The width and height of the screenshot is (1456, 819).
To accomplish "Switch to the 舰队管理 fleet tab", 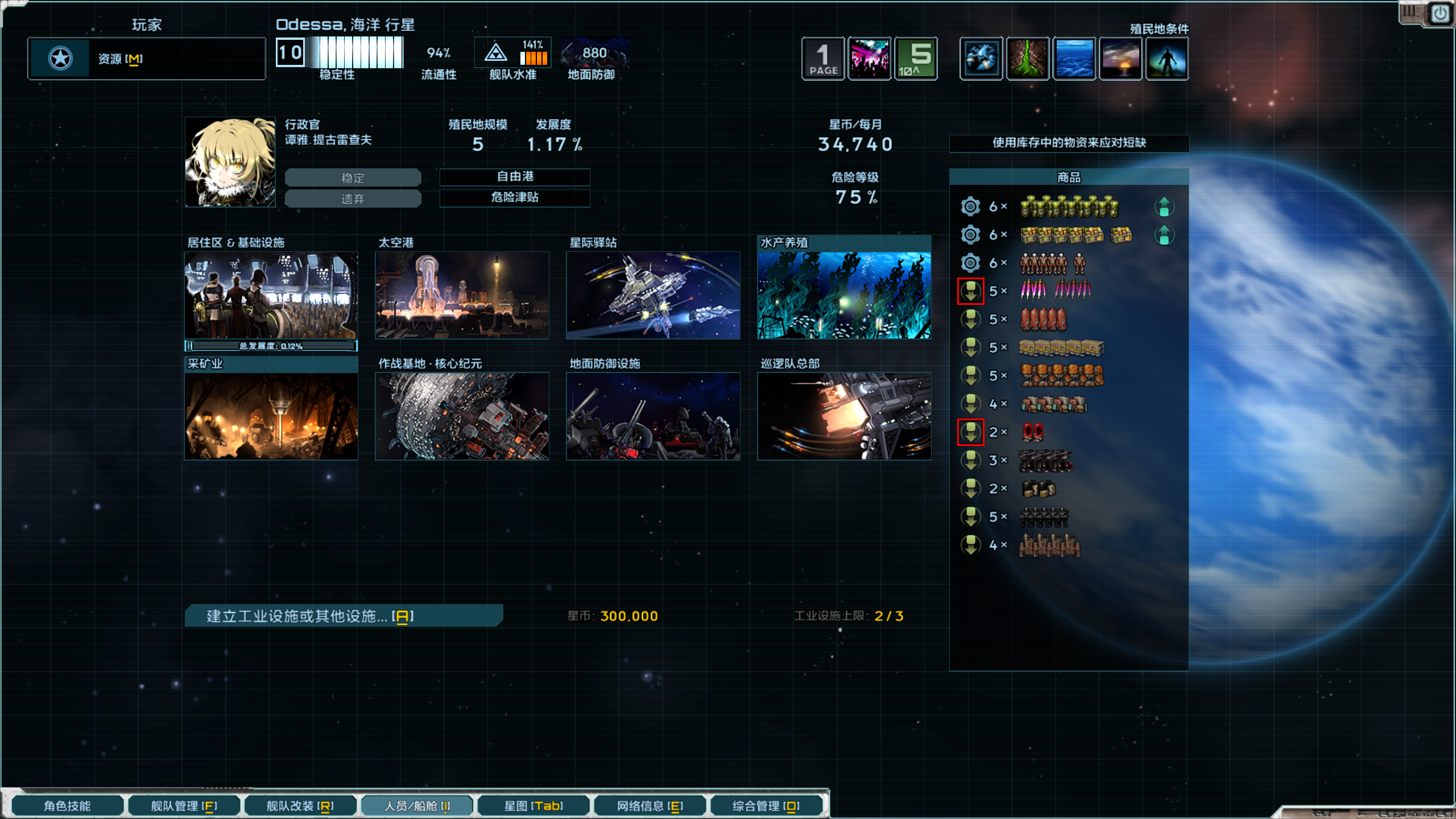I will pyautogui.click(x=184, y=806).
